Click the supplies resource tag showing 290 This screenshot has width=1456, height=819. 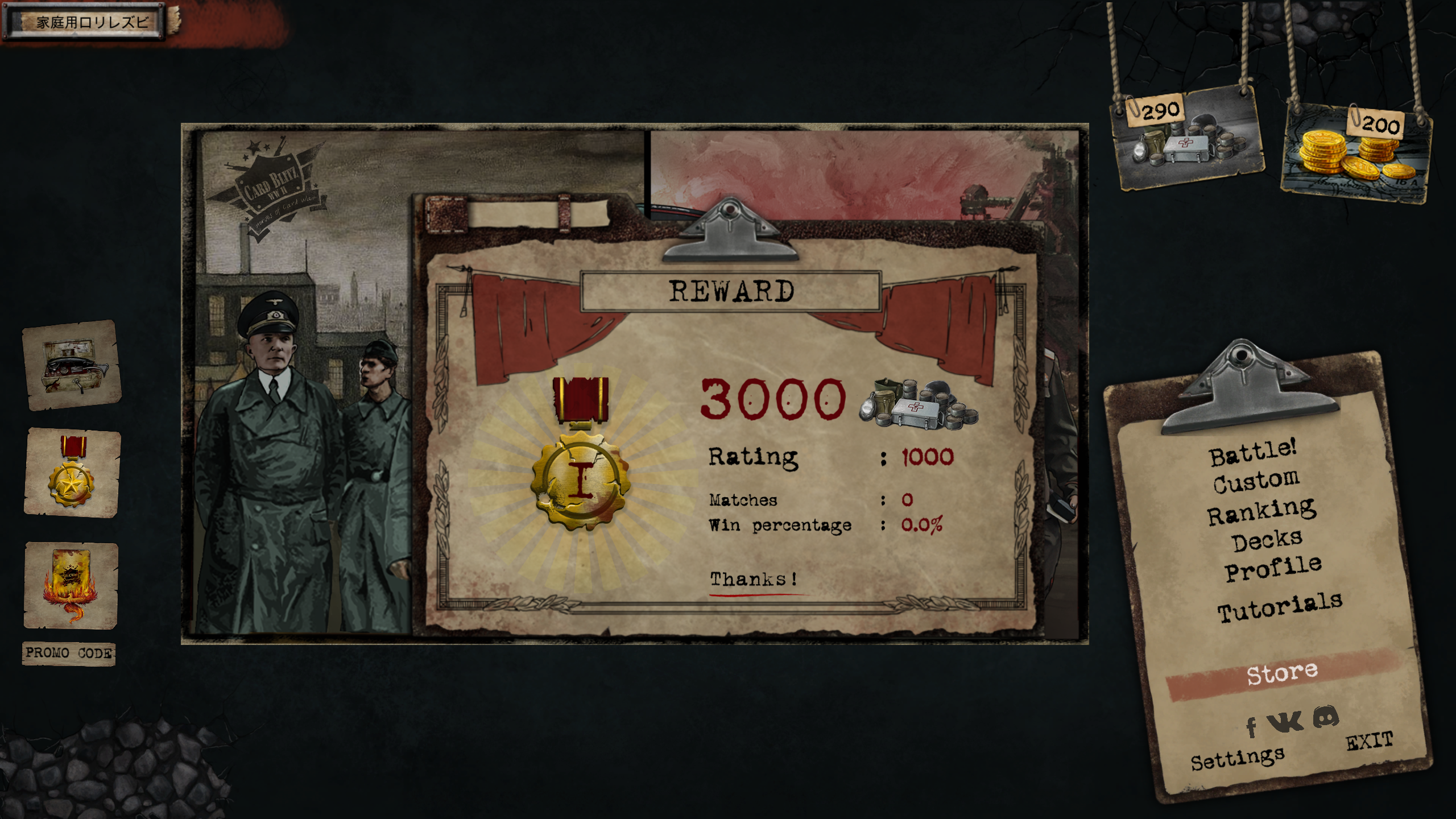click(1187, 139)
